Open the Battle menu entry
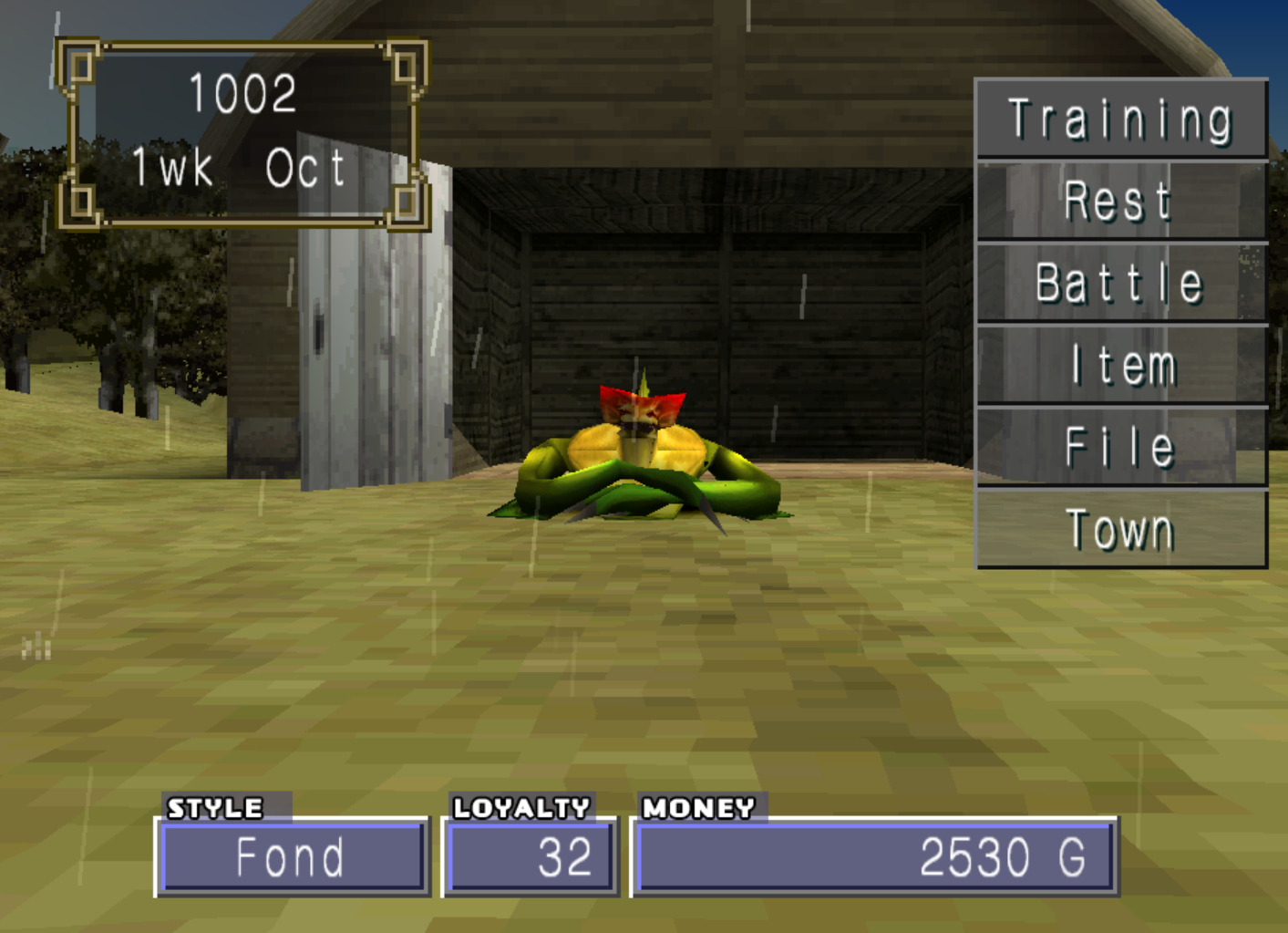Image resolution: width=1288 pixels, height=933 pixels. [1120, 283]
